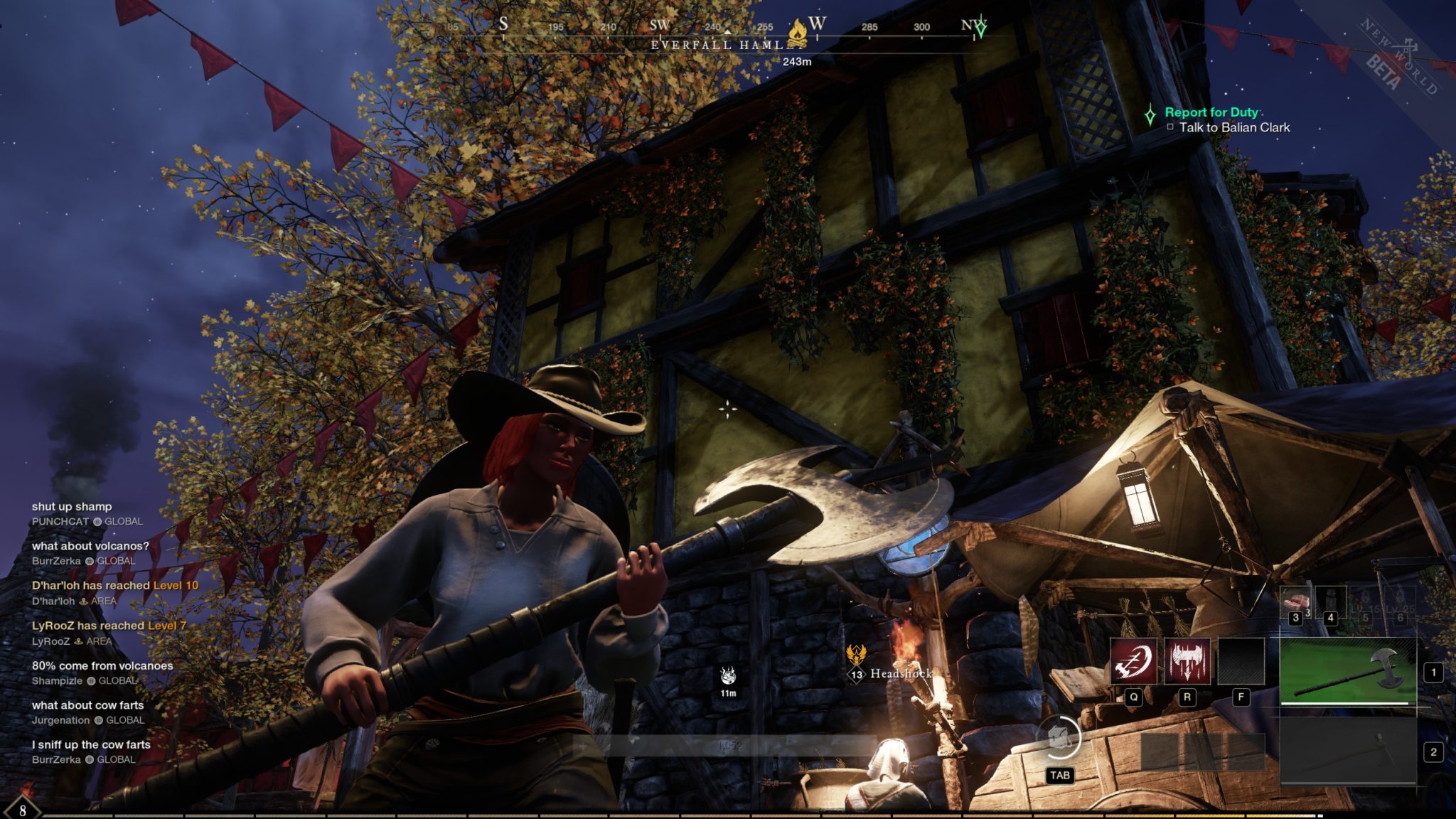The image size is (1456, 819).
Task: Open the Report for Duty quest tracker
Action: (x=1211, y=112)
